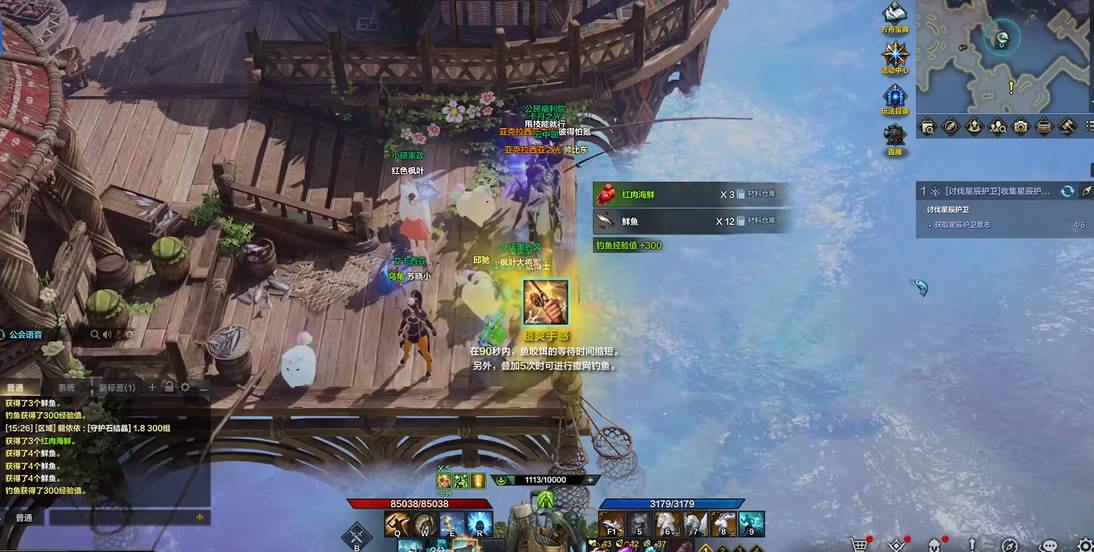Click the camera icon below the minimap
Screen dimensions: 1094x552
pos(1020,127)
